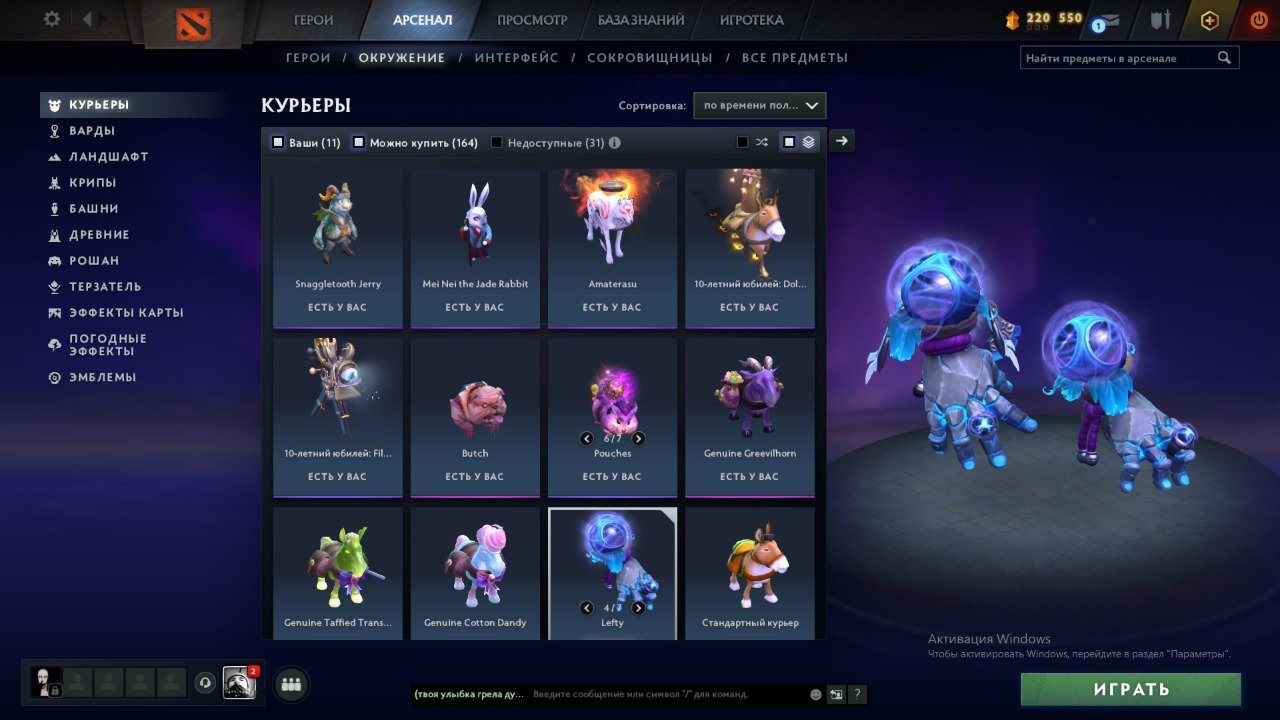
Task: Click the red power/exit icon
Action: tap(1257, 18)
